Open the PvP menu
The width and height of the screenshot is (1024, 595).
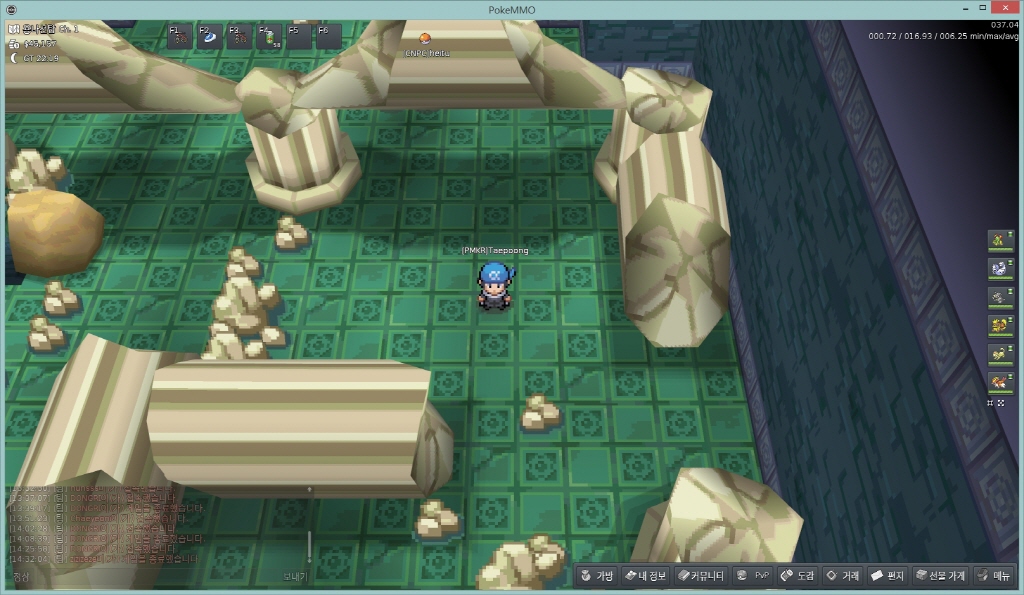point(752,576)
